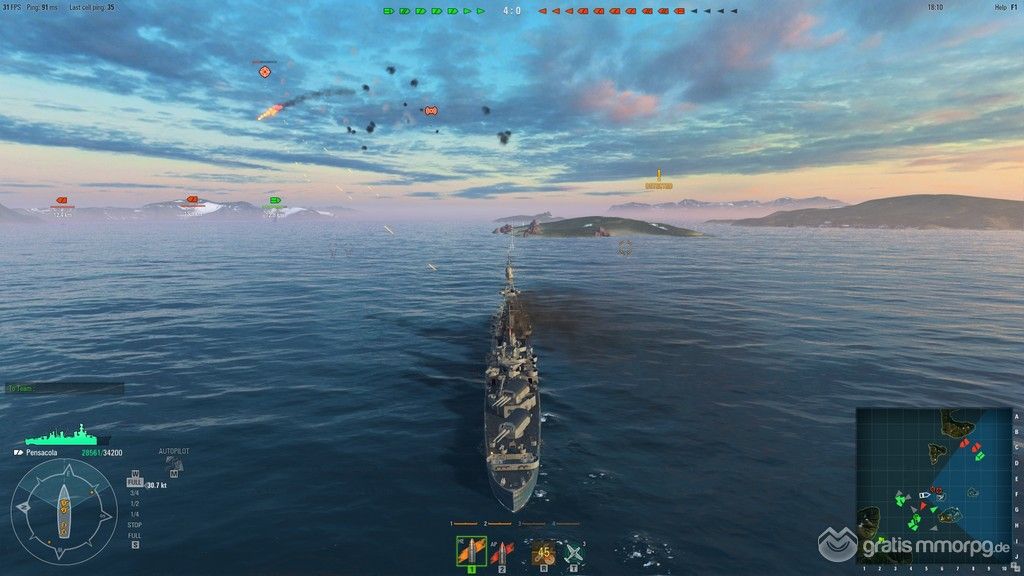This screenshot has width=1024, height=576.
Task: Select the HE shell ammo icon
Action: tap(471, 551)
